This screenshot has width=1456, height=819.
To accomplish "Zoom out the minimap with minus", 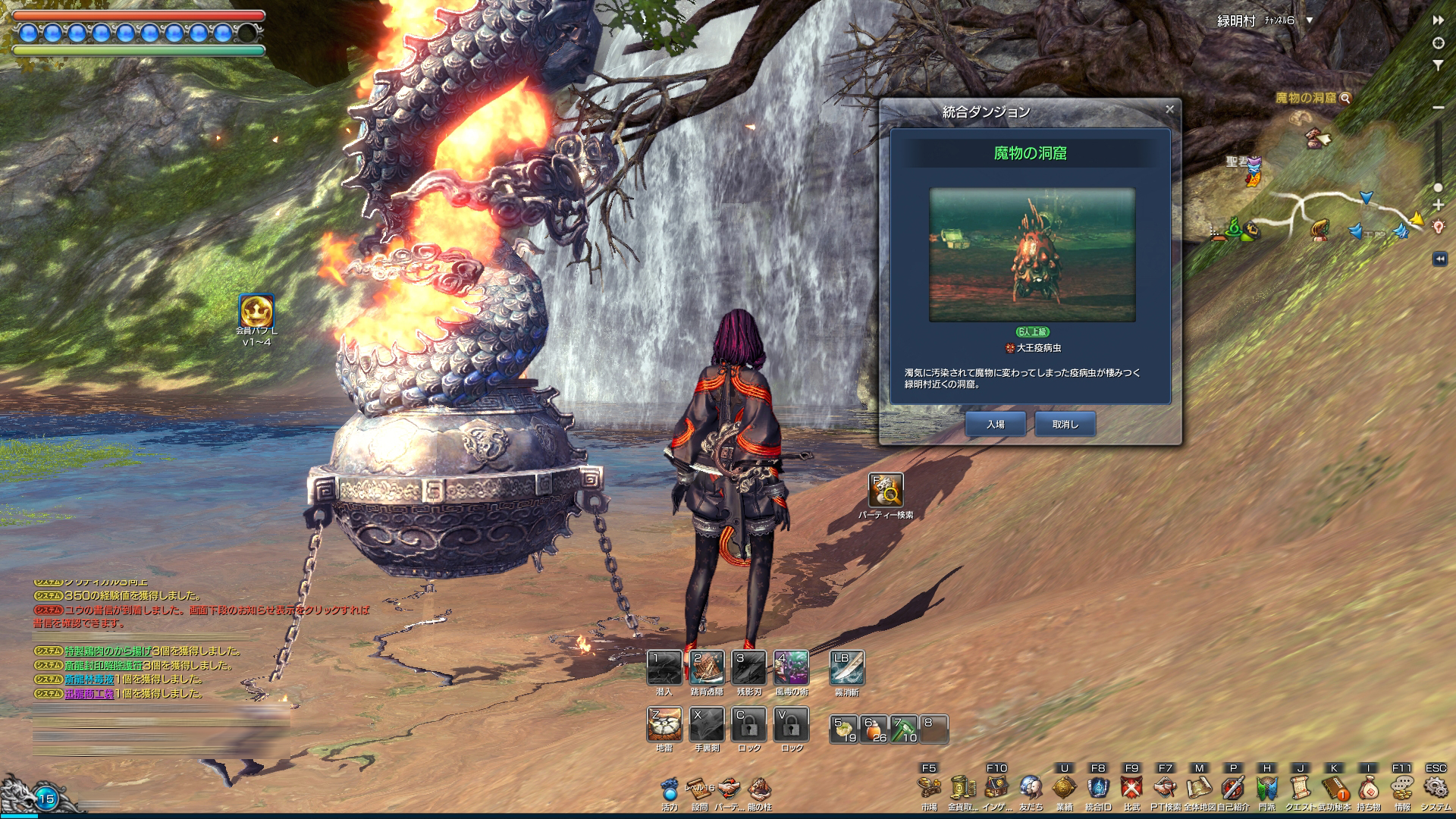I will (1438, 108).
